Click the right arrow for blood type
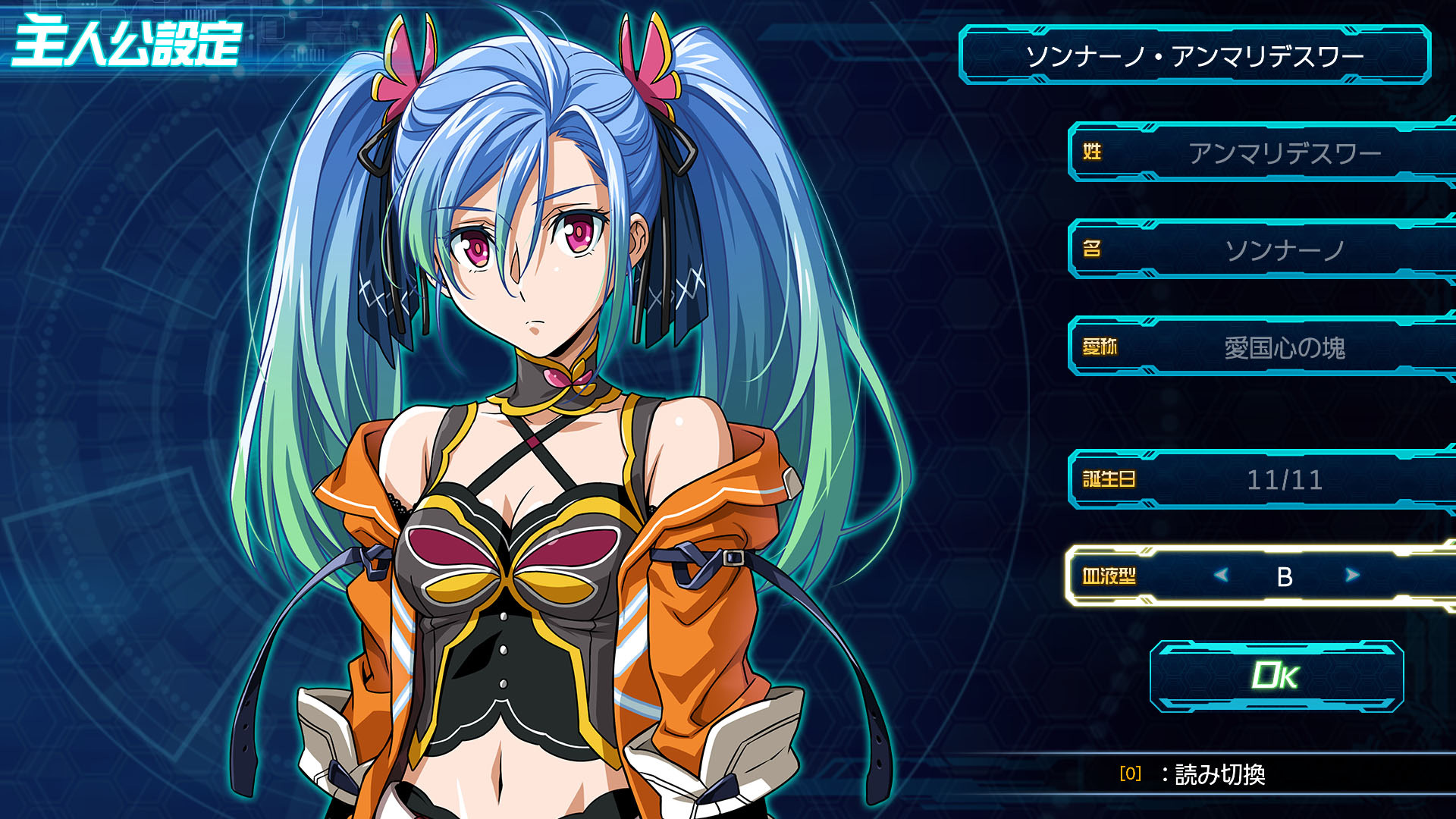The height and width of the screenshot is (819, 1456). tap(1352, 576)
